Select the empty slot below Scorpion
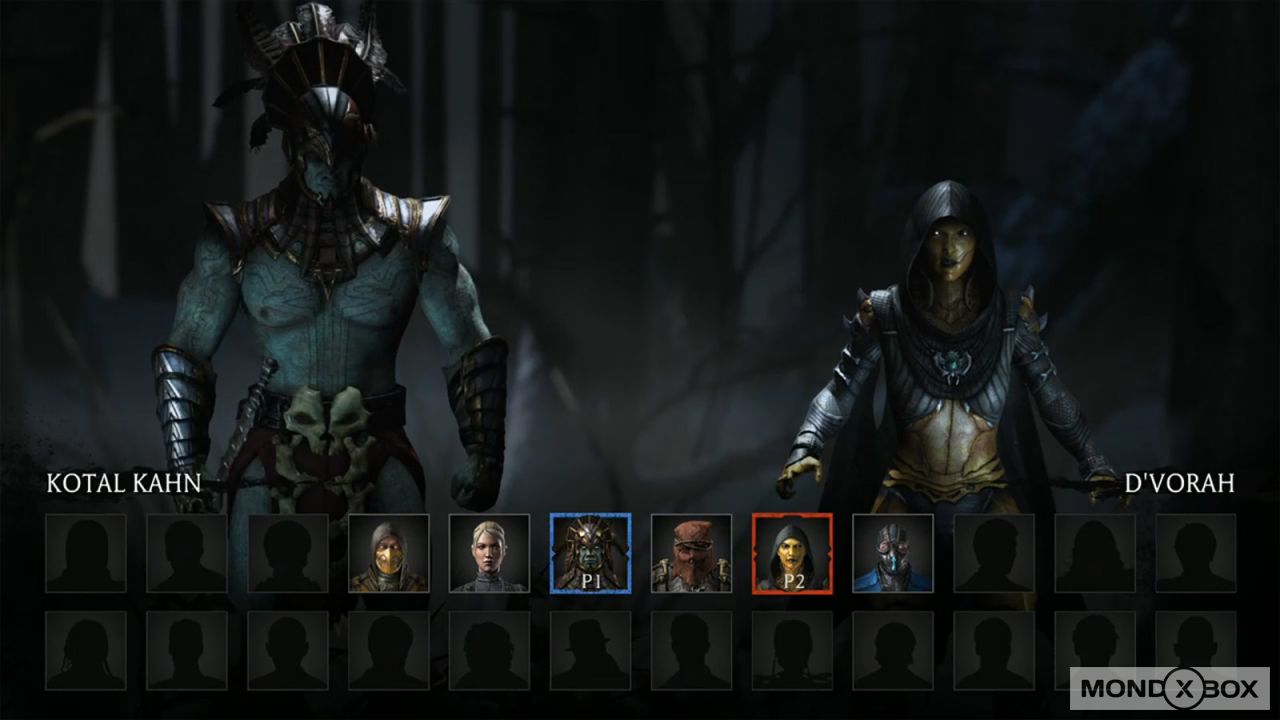 tap(389, 650)
